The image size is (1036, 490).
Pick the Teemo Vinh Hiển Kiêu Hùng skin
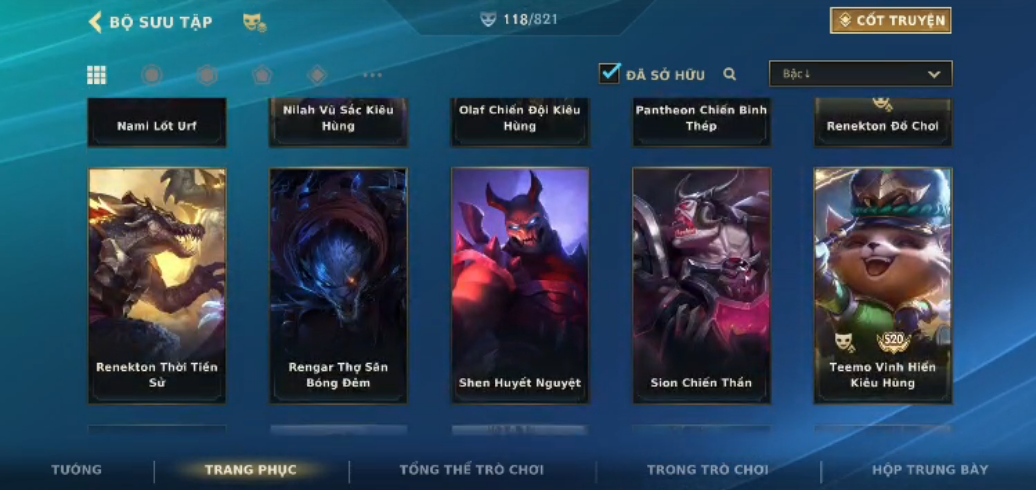click(x=883, y=285)
